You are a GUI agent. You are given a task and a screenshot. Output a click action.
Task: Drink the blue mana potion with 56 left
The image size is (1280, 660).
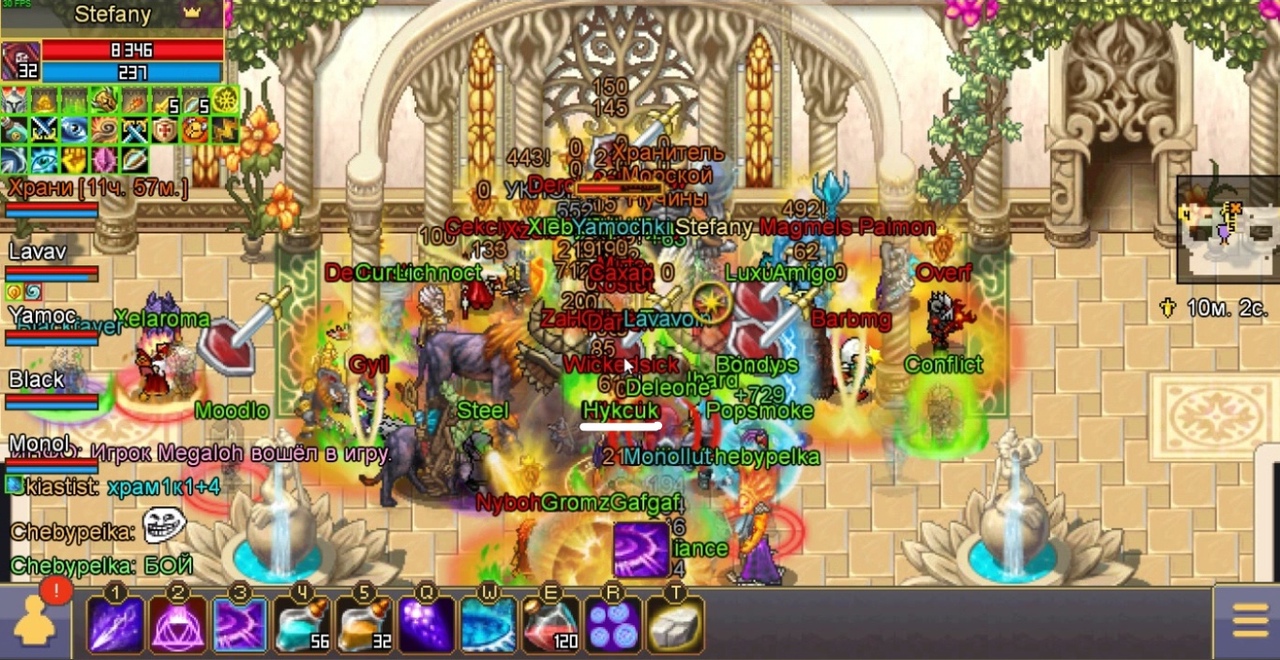pyautogui.click(x=302, y=625)
